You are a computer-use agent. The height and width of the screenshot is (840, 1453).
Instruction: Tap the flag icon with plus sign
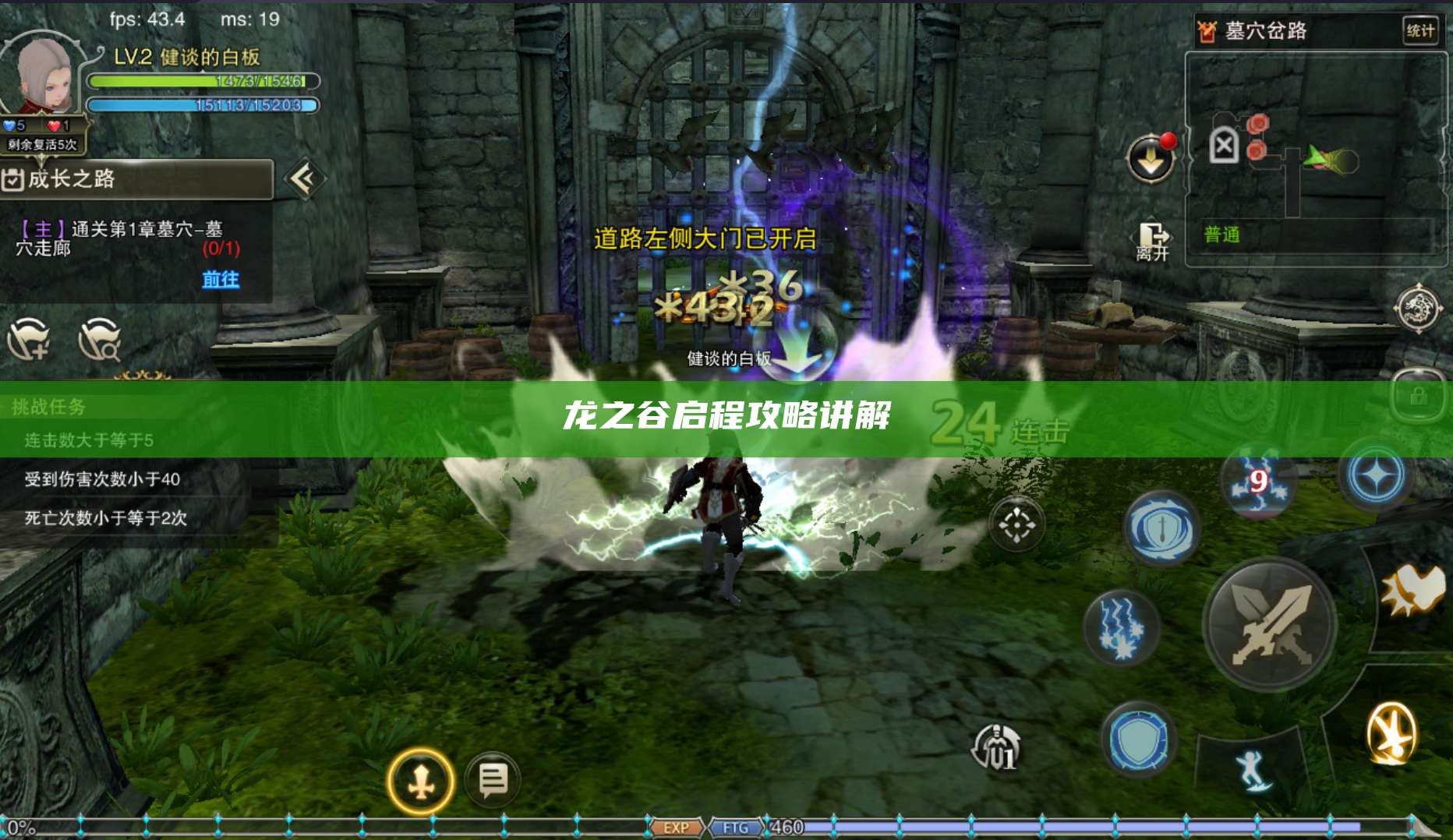[x=28, y=341]
